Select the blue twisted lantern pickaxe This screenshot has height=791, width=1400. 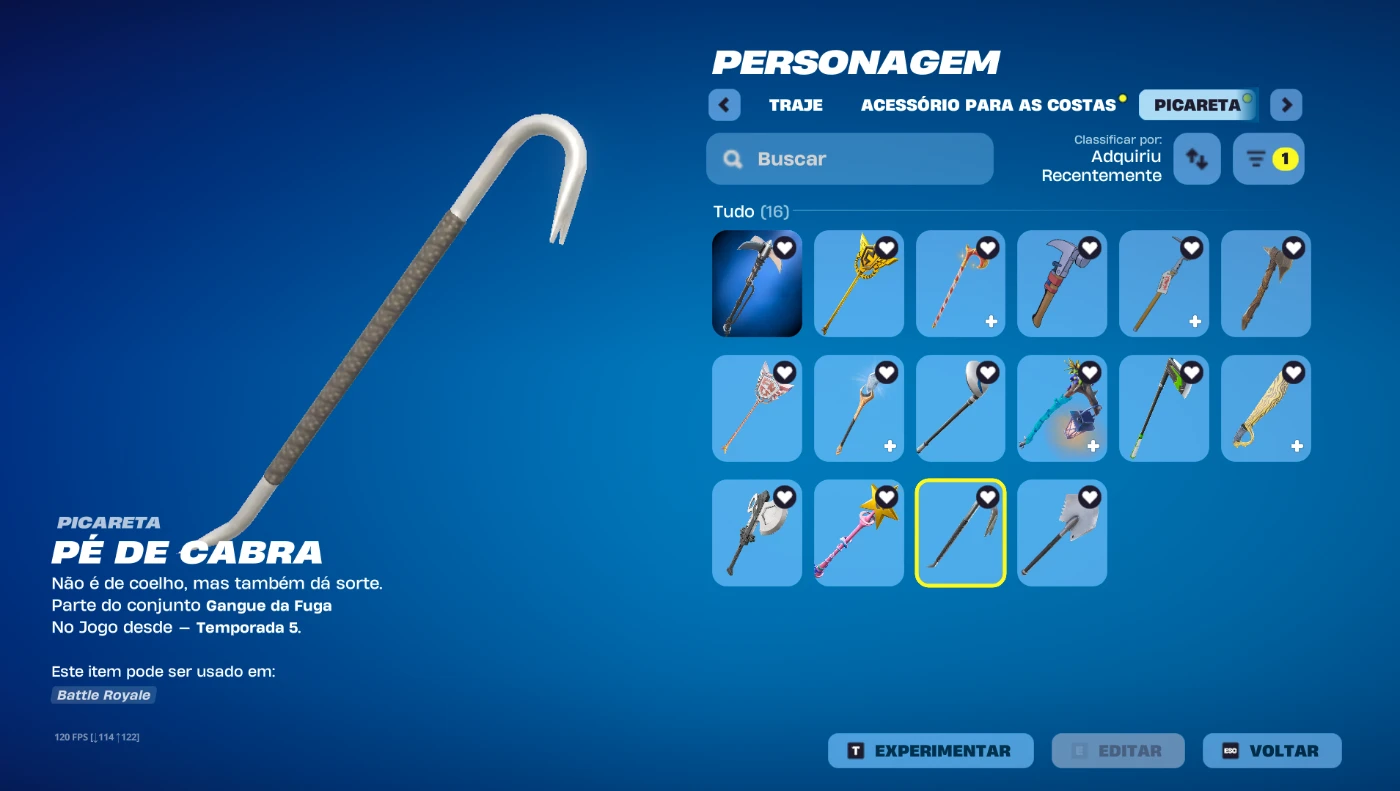click(x=1062, y=408)
